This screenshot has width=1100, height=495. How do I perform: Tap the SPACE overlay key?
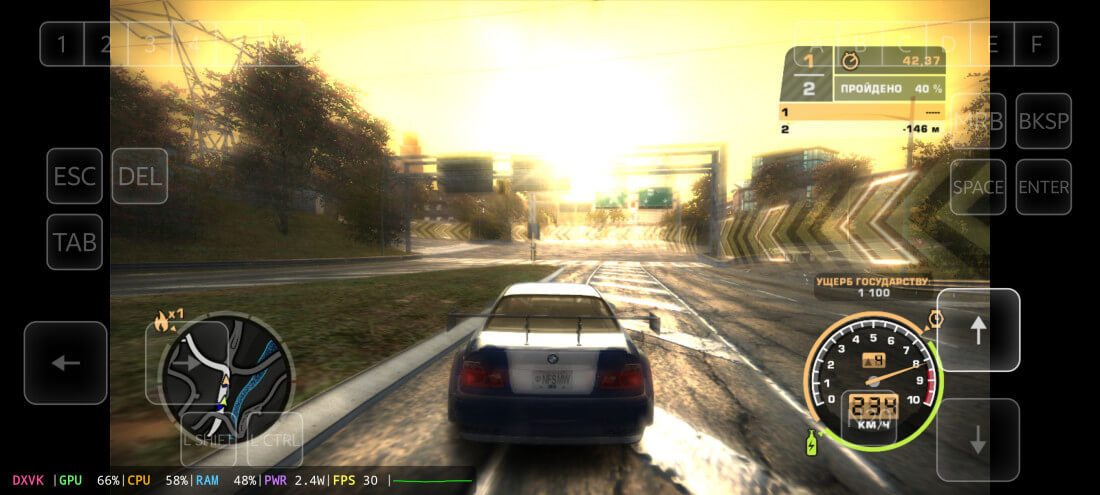tap(978, 187)
